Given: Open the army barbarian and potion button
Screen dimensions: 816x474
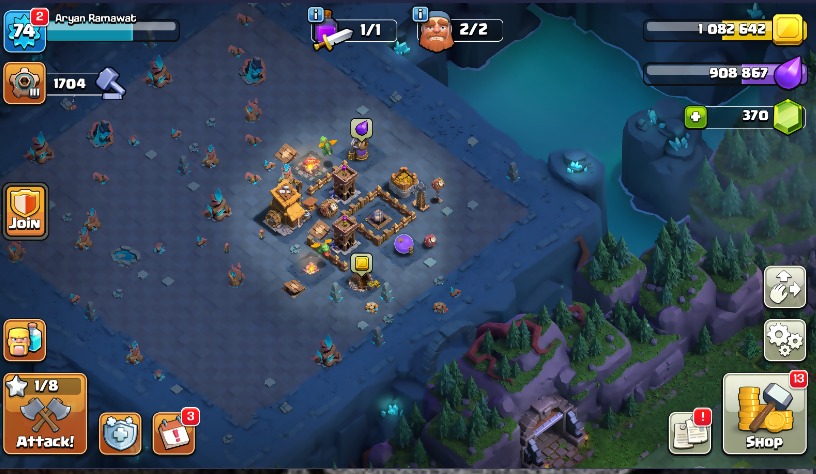Looking at the screenshot, I should tap(25, 340).
